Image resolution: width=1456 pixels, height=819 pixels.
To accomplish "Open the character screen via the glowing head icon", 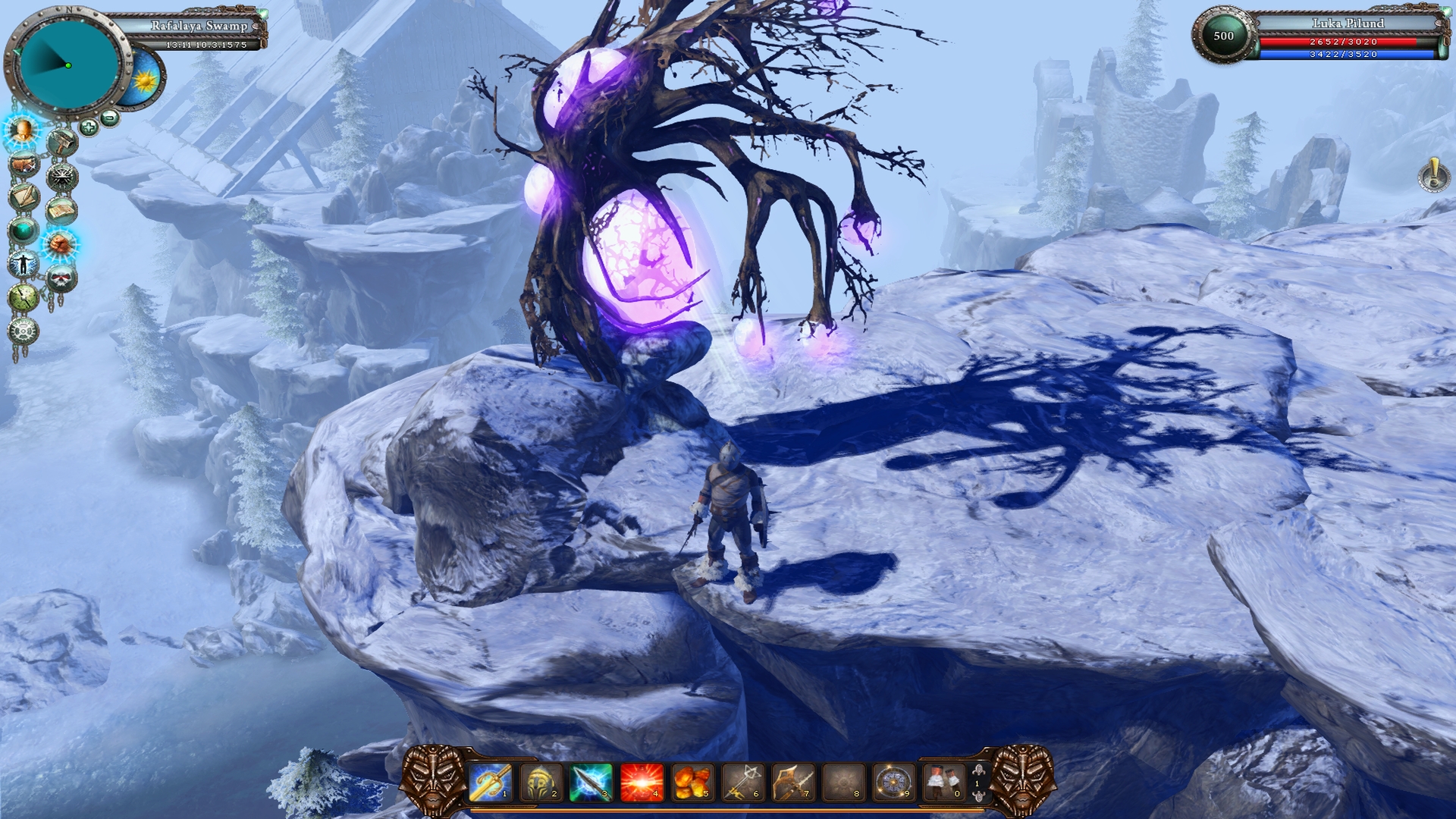I will click(23, 133).
